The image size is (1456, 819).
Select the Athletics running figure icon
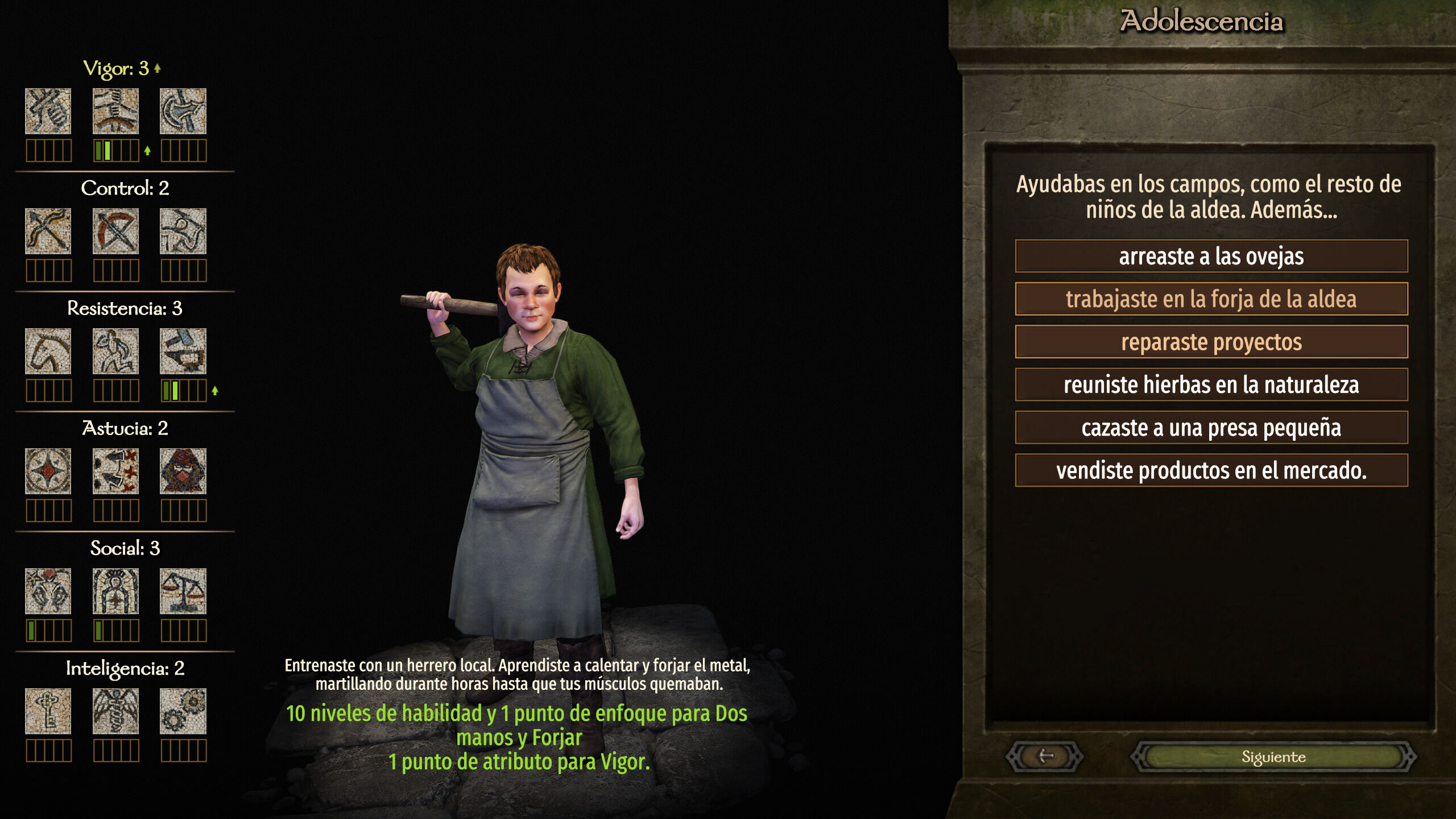[x=116, y=351]
